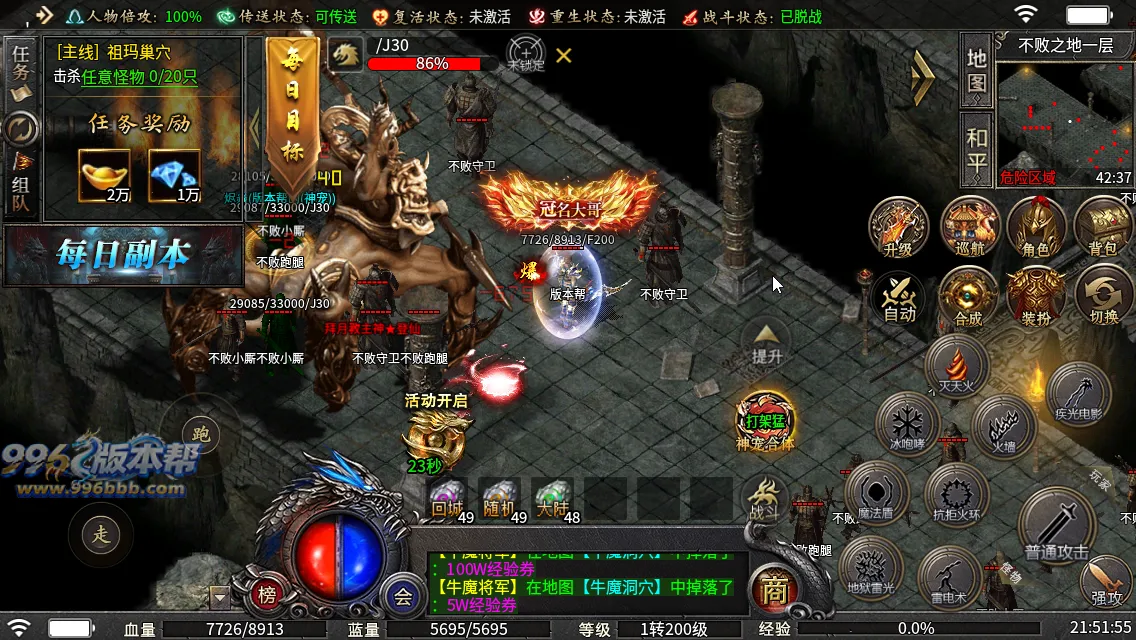This screenshot has height=640, width=1136.
Task: Open the 每日副本 daily dungeon banner
Action: 124,256
